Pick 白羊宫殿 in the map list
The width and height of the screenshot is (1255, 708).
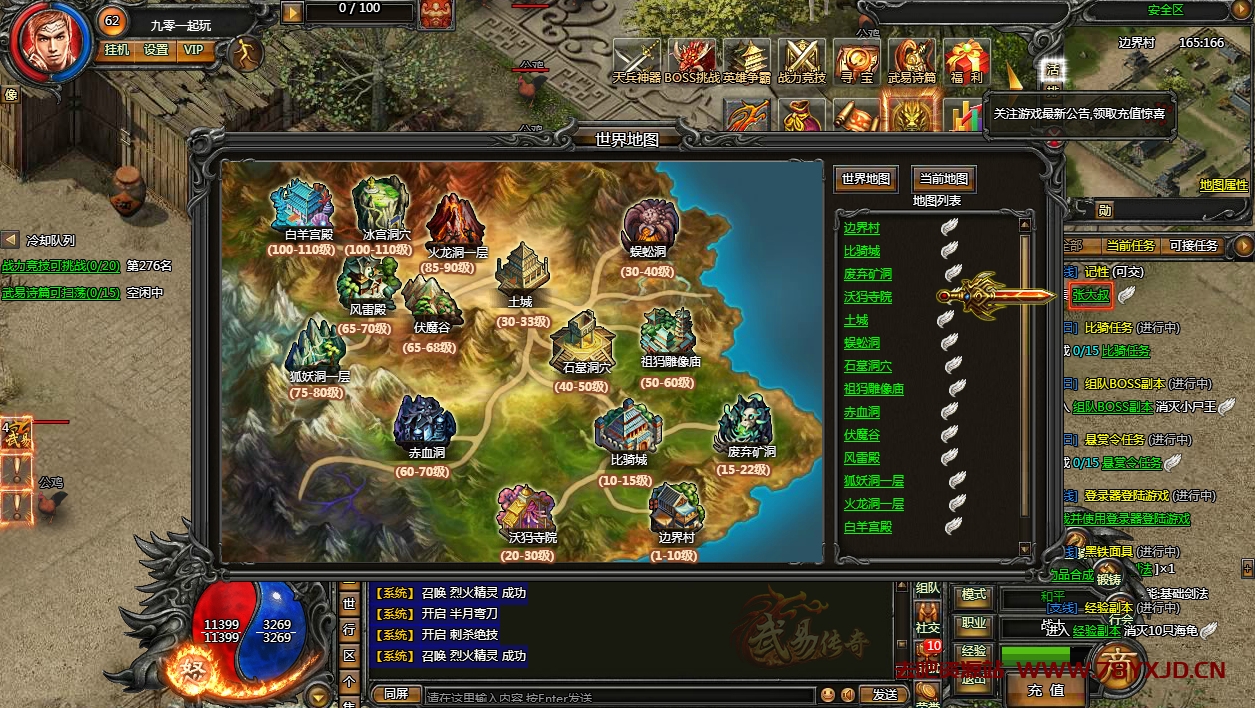click(x=867, y=527)
